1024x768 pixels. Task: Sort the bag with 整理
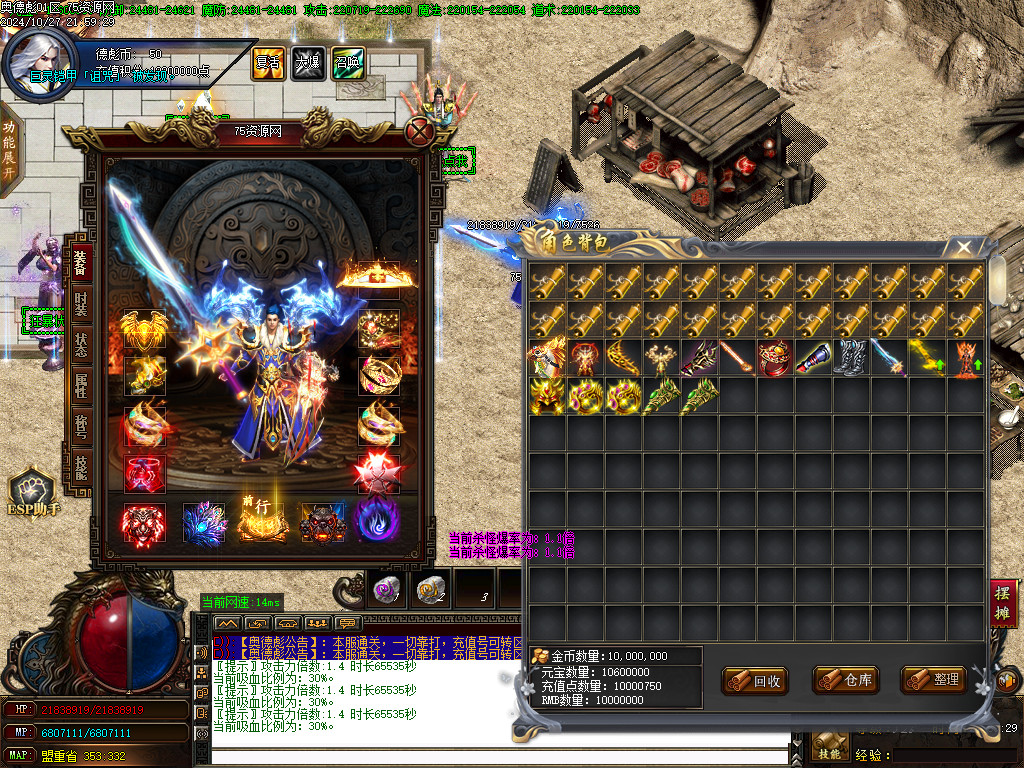point(934,681)
